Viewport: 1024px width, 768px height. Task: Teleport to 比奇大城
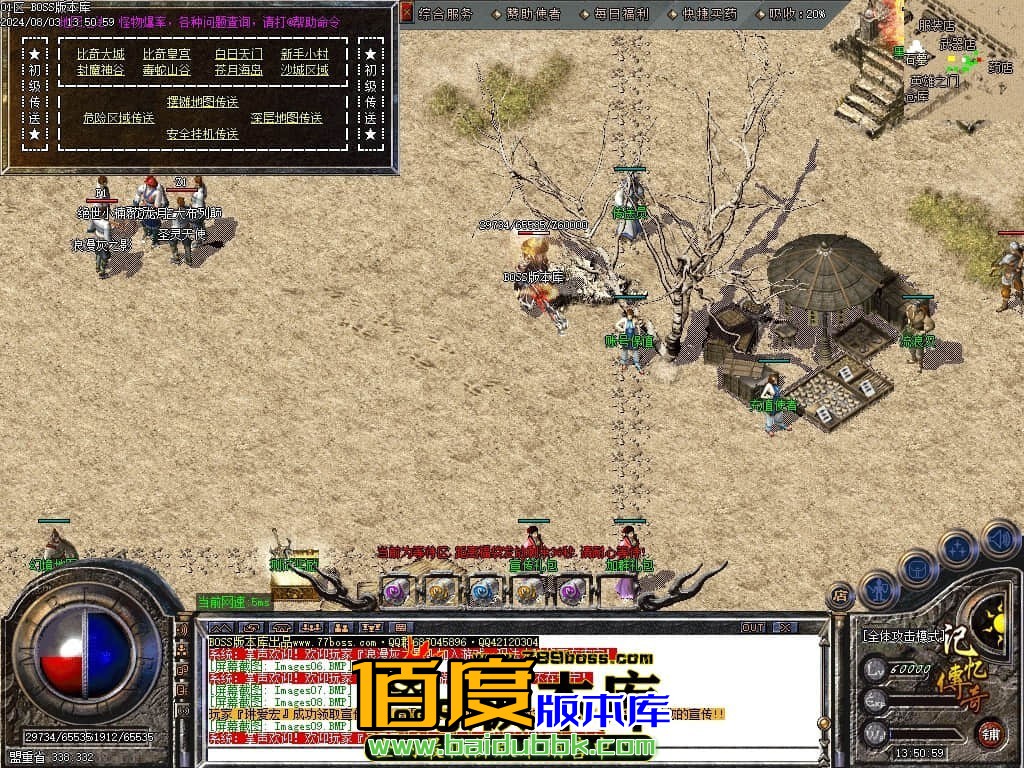click(100, 54)
